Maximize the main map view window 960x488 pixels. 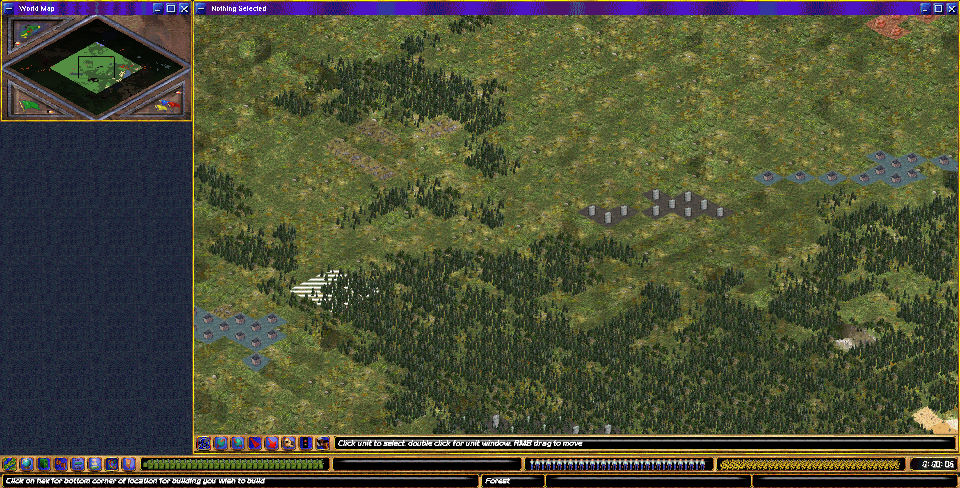(x=937, y=8)
